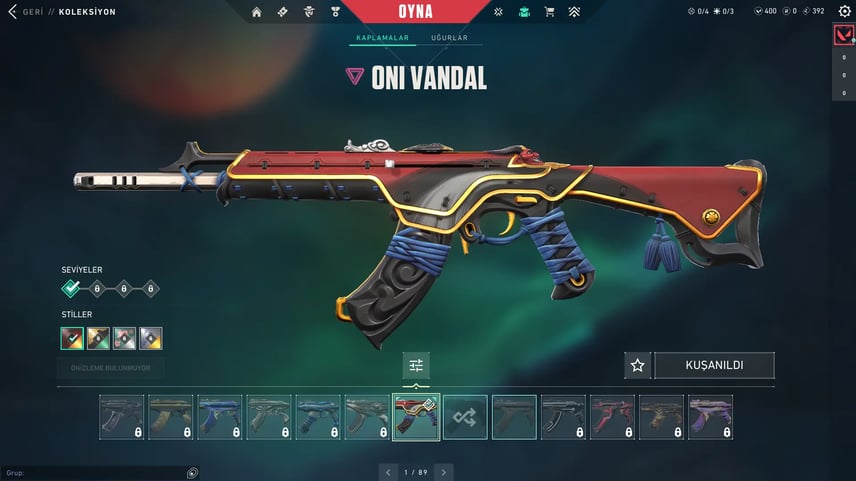The image size is (856, 481).
Task: Select the random shuffle skin tile
Action: (466, 417)
